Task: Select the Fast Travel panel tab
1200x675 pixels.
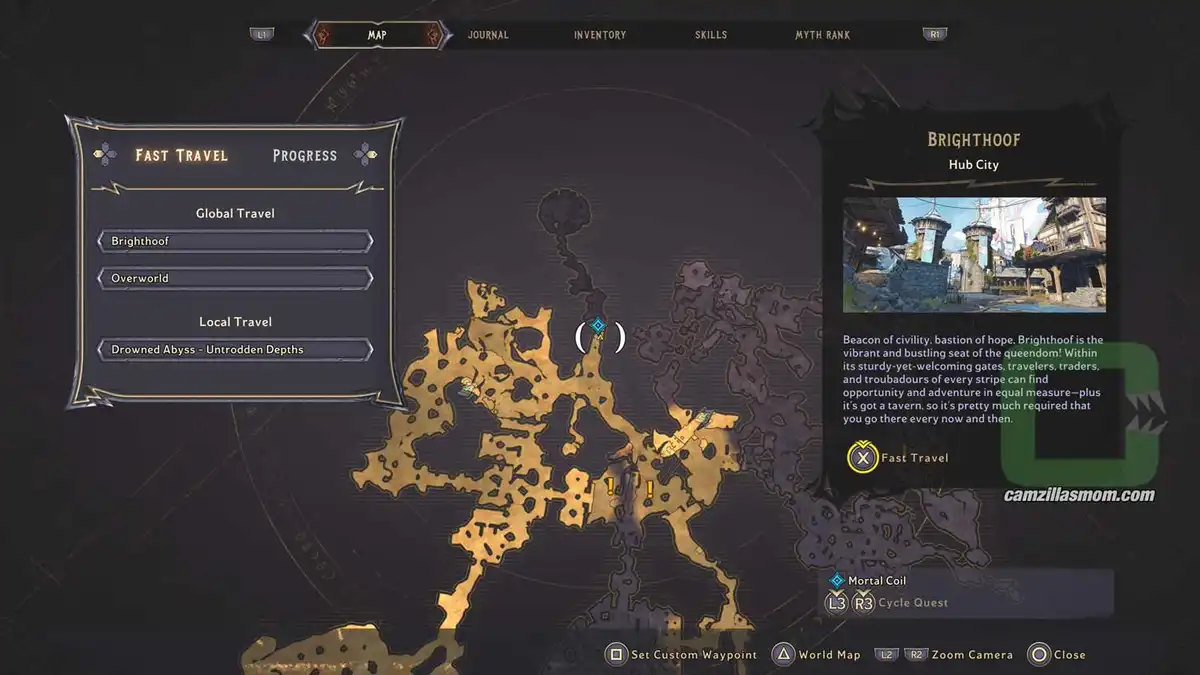Action: point(182,156)
